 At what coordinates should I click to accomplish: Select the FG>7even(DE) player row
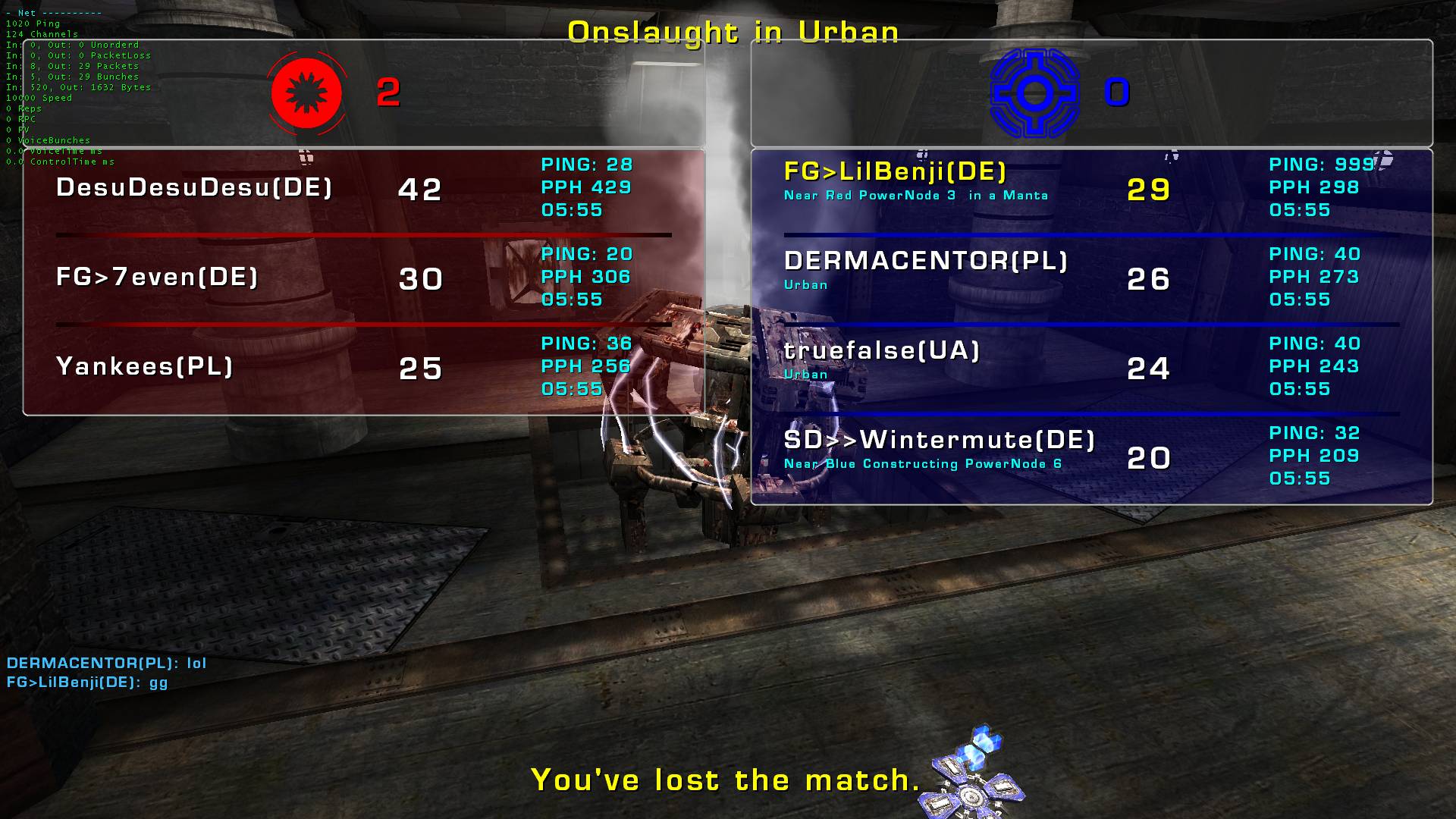coord(157,278)
